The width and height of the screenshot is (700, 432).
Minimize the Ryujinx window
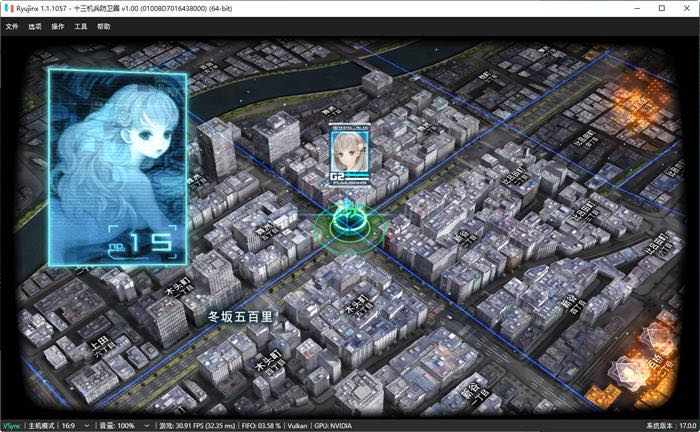[633, 8]
